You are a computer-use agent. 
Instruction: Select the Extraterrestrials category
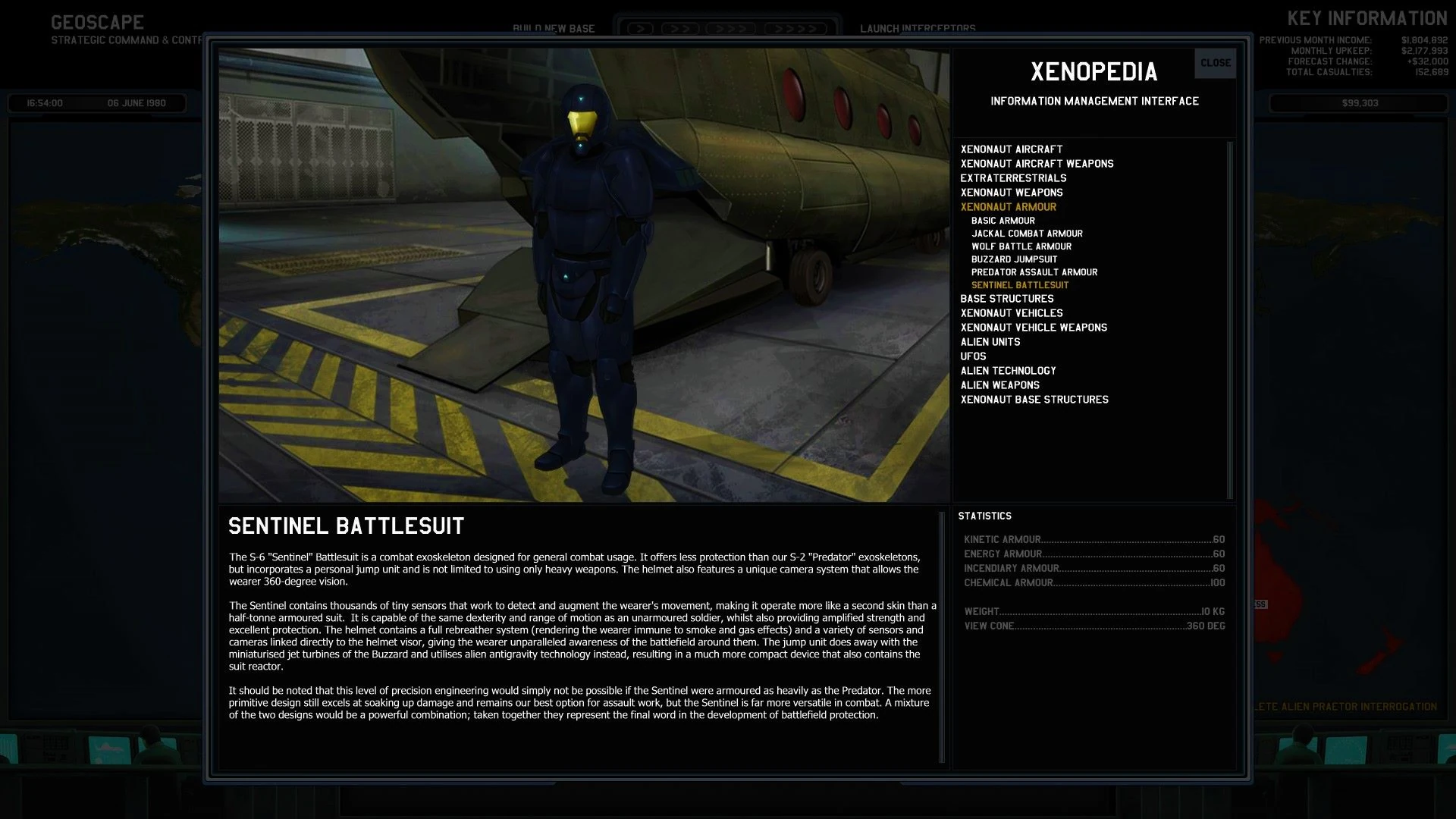pyautogui.click(x=1013, y=178)
